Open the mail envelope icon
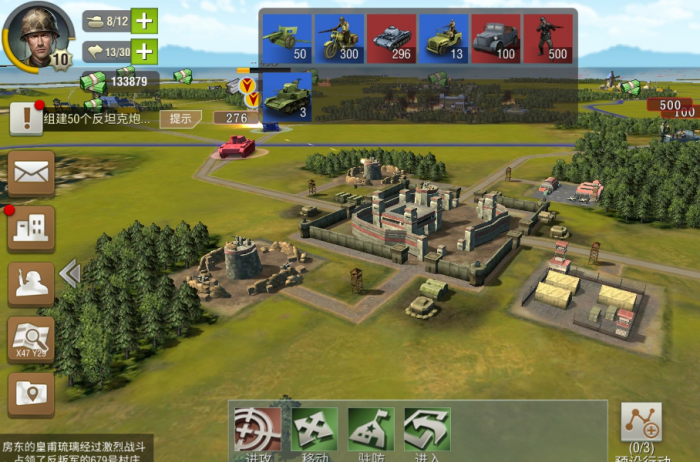Image resolution: width=700 pixels, height=462 pixels. coord(31,173)
